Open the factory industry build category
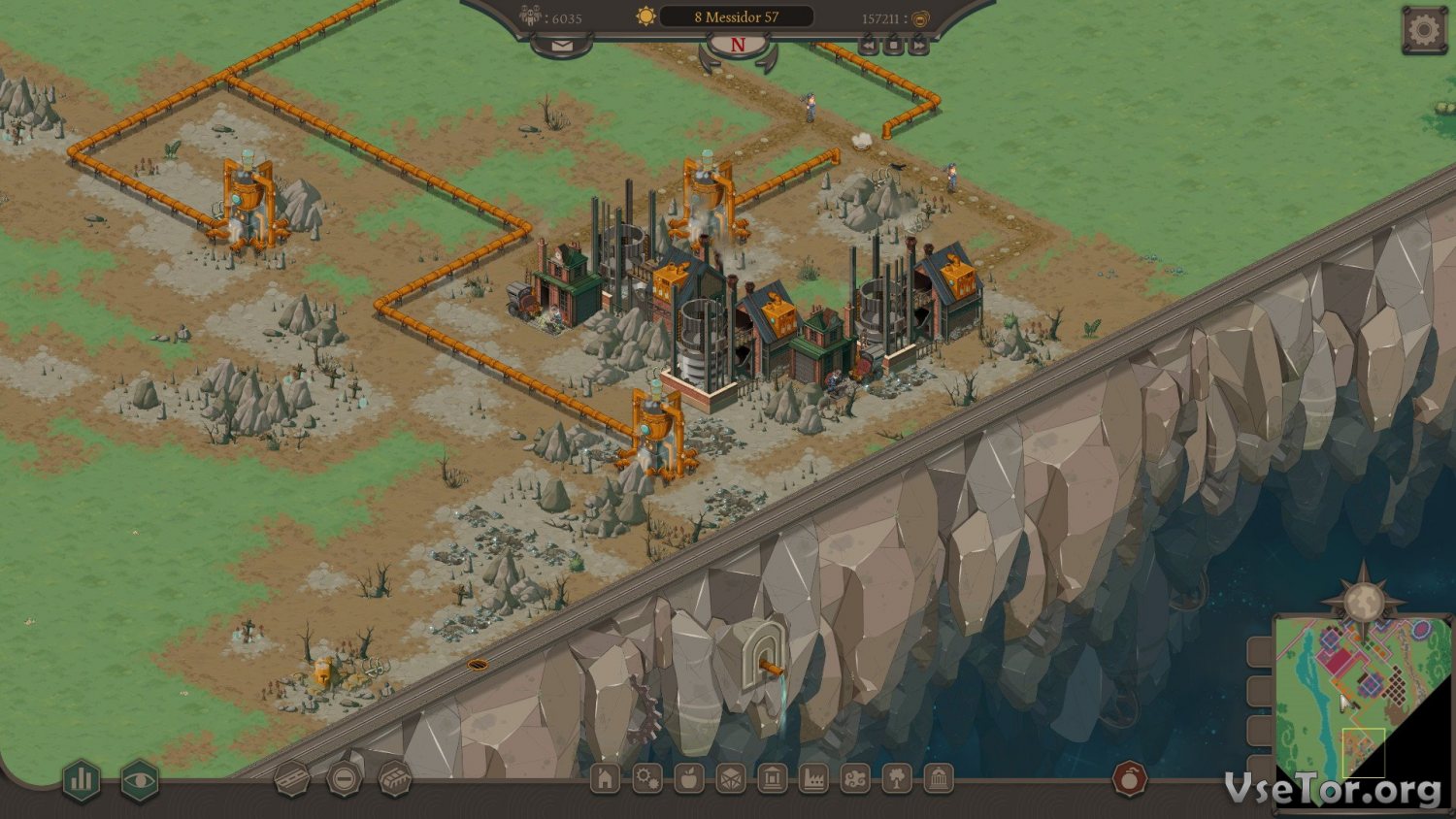 (813, 778)
